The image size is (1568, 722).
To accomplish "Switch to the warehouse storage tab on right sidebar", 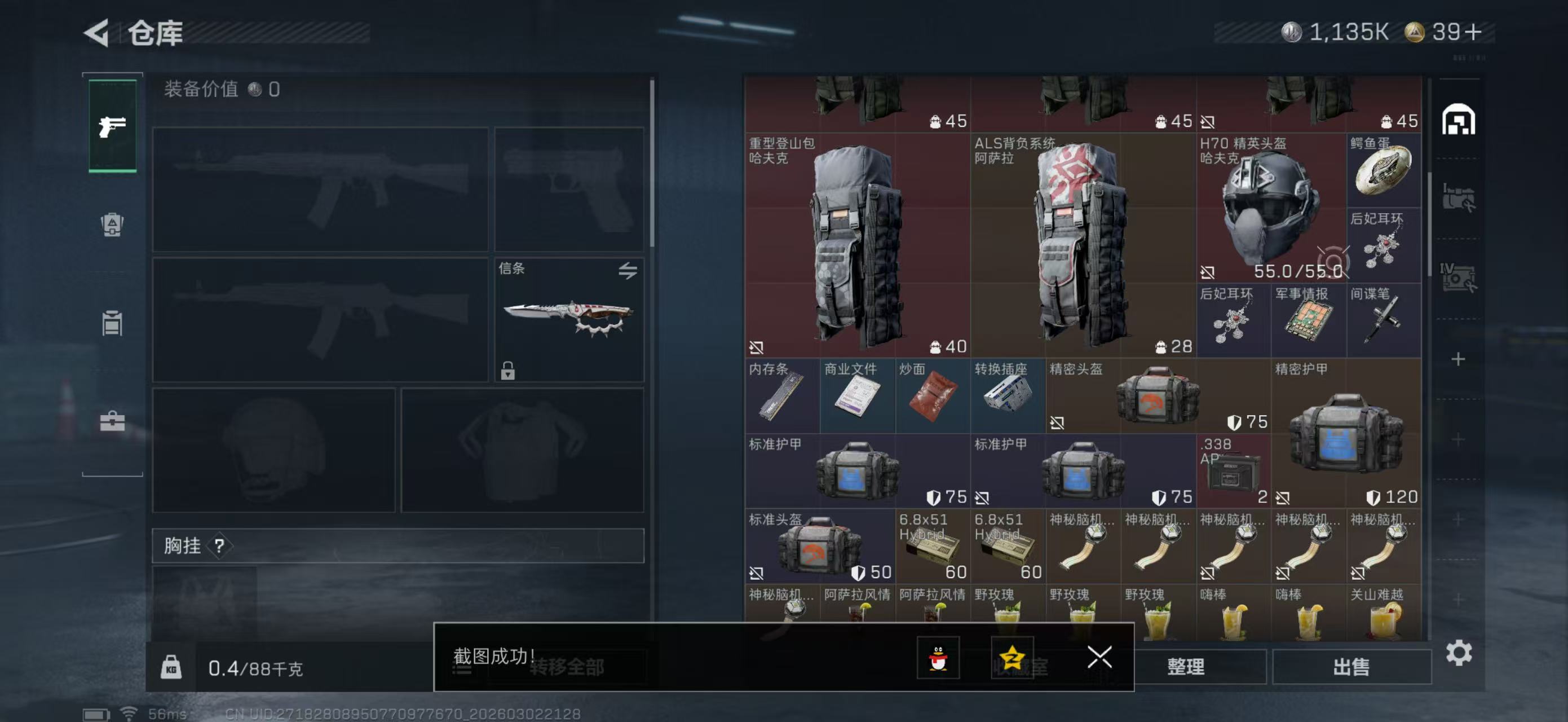I will [x=1458, y=121].
